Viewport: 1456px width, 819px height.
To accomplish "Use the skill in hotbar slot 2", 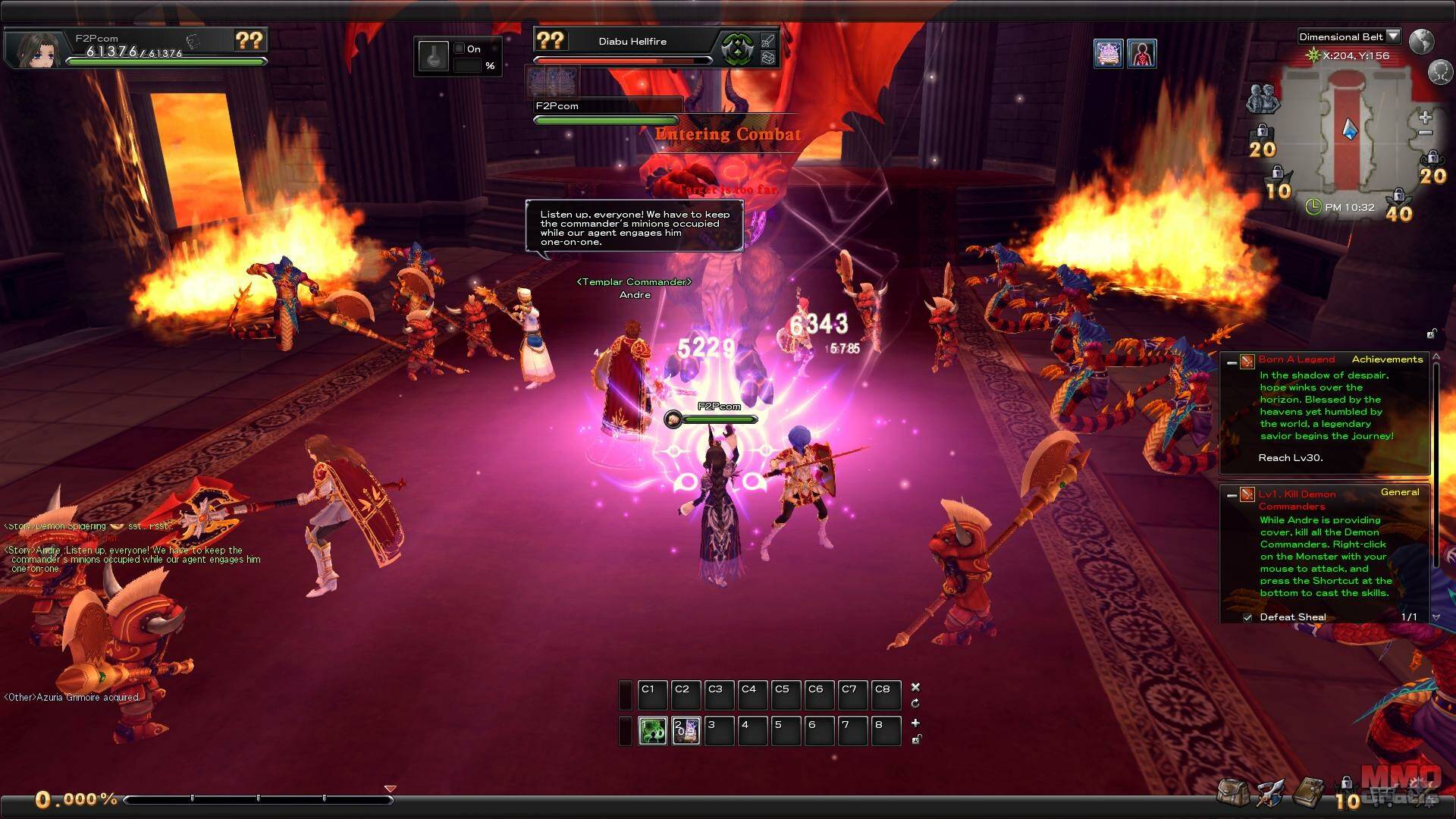I will tap(686, 730).
